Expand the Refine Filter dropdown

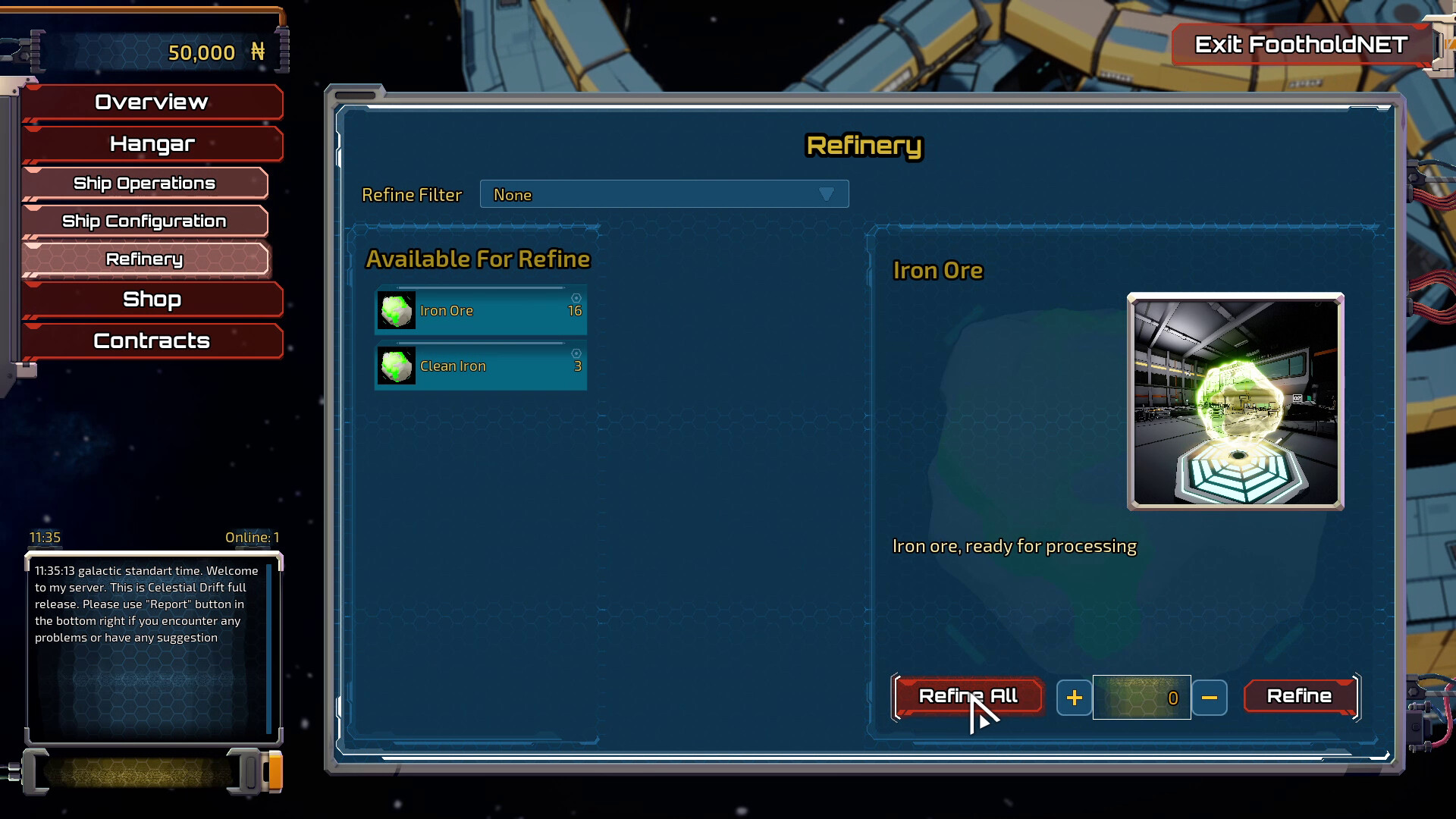click(x=664, y=195)
